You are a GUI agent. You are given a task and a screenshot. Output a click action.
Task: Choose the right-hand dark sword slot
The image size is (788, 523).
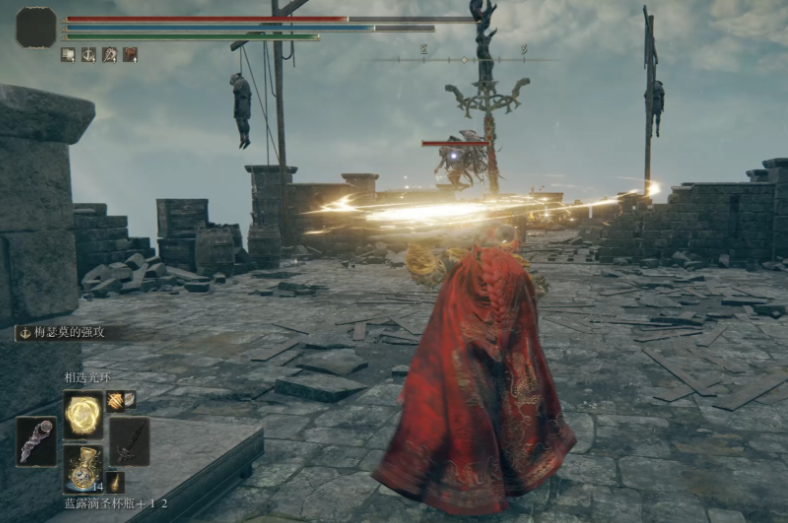tap(129, 440)
